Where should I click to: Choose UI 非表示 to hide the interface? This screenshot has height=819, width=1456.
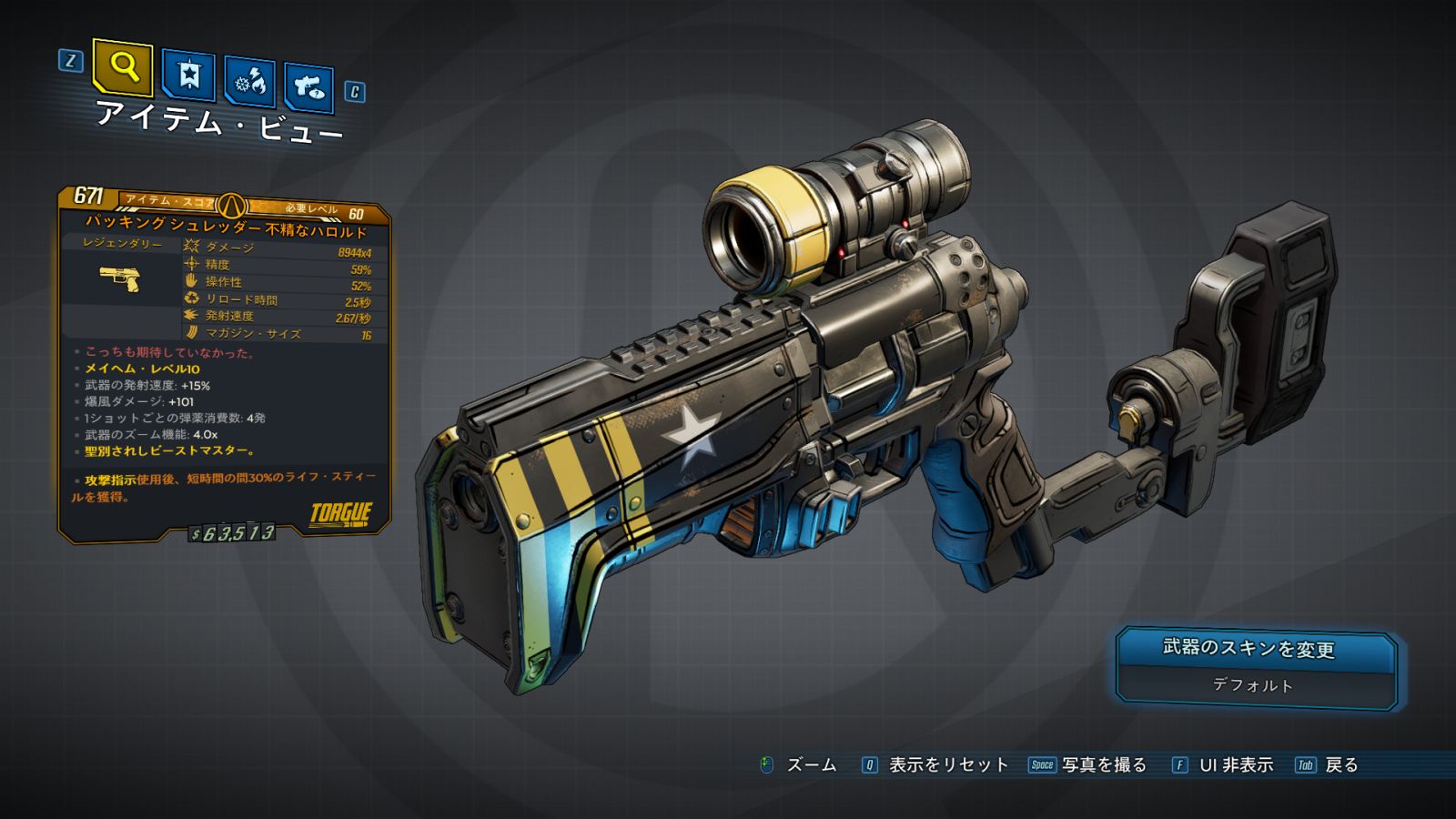click(x=1235, y=765)
